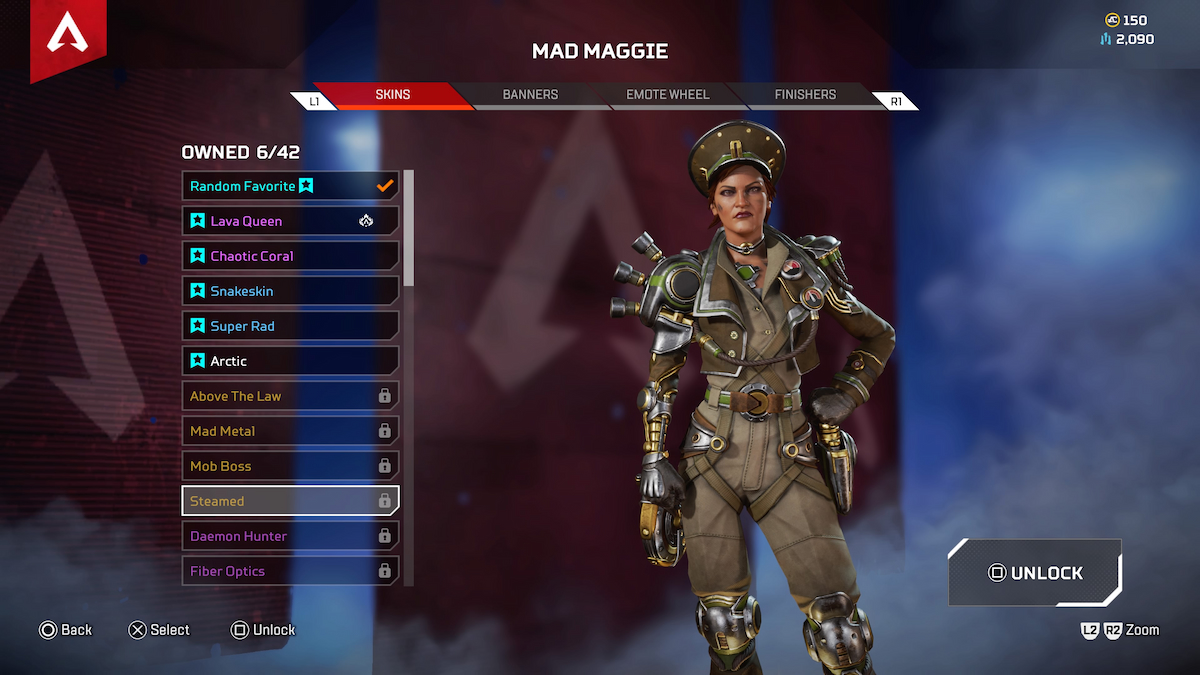This screenshot has height=675, width=1200.
Task: Select the Chaotic Coral skin
Action: click(x=290, y=256)
